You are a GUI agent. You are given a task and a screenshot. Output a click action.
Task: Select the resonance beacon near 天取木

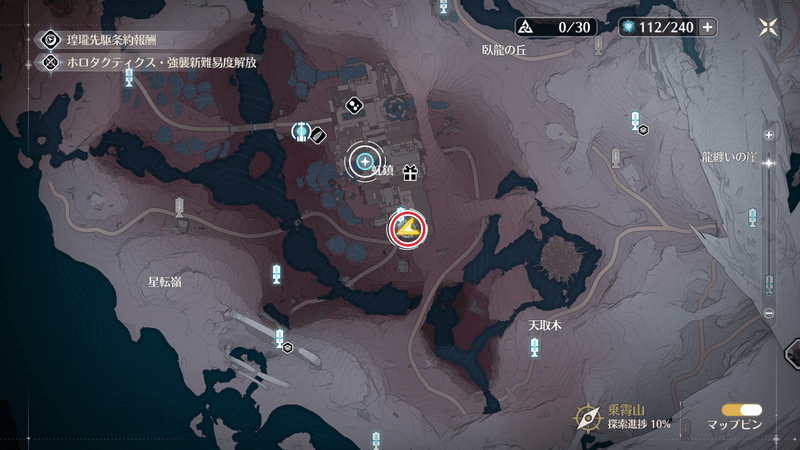[535, 347]
